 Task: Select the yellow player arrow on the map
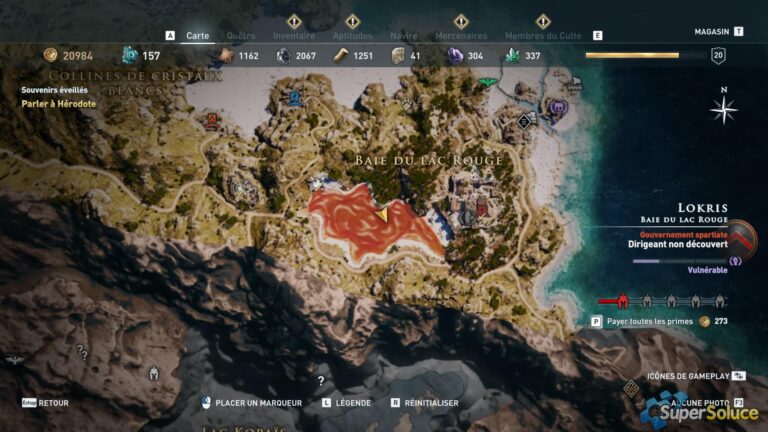(x=383, y=214)
